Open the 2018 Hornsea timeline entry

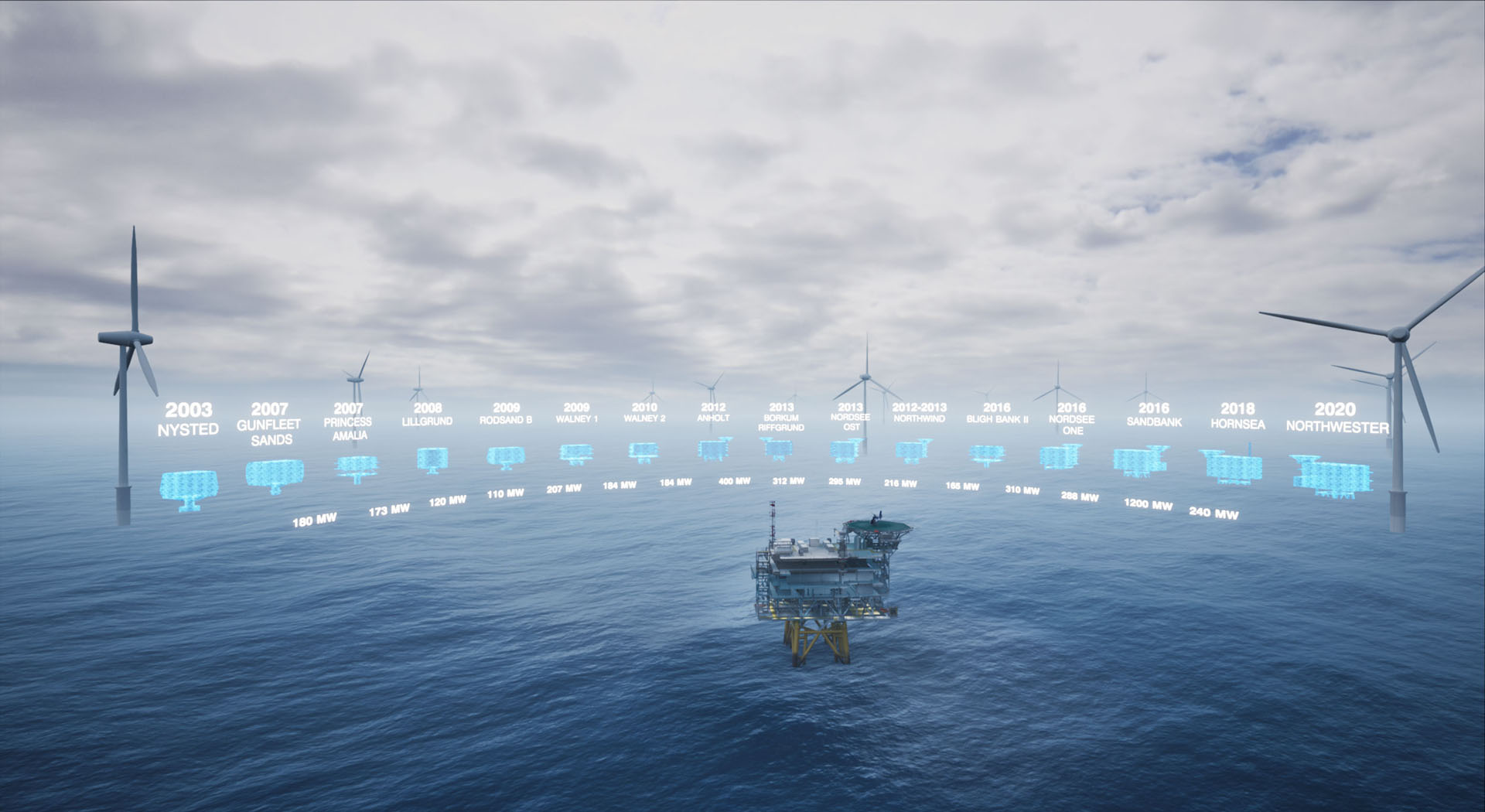tap(1234, 468)
